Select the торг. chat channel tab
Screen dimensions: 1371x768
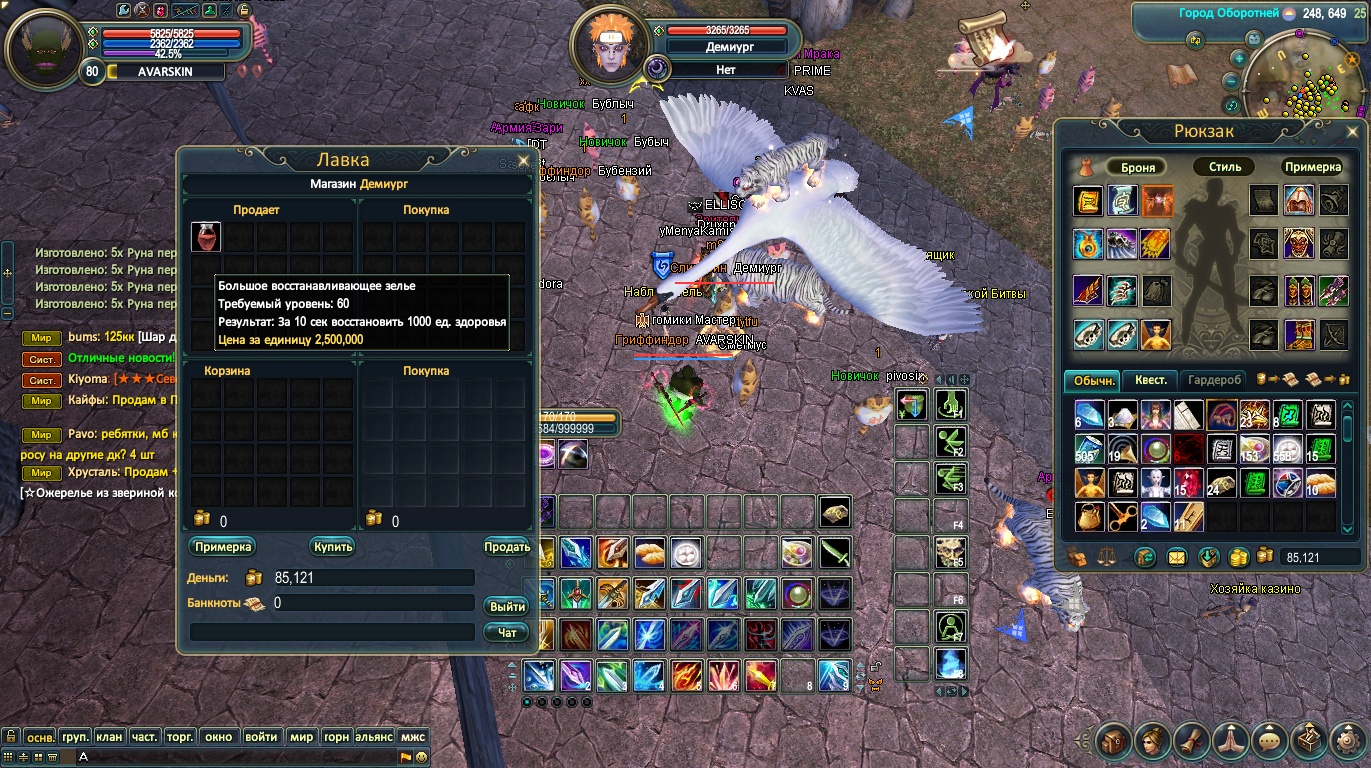[179, 737]
